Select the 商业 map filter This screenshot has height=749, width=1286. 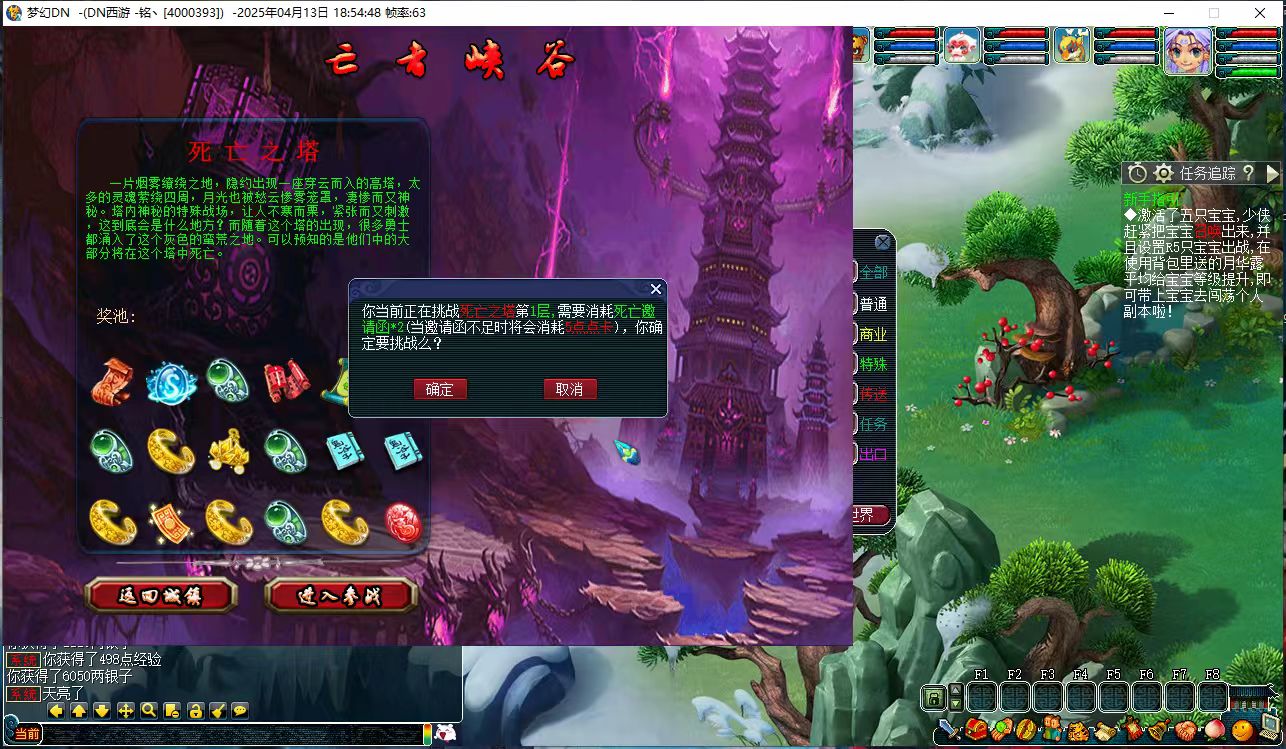[x=872, y=334]
